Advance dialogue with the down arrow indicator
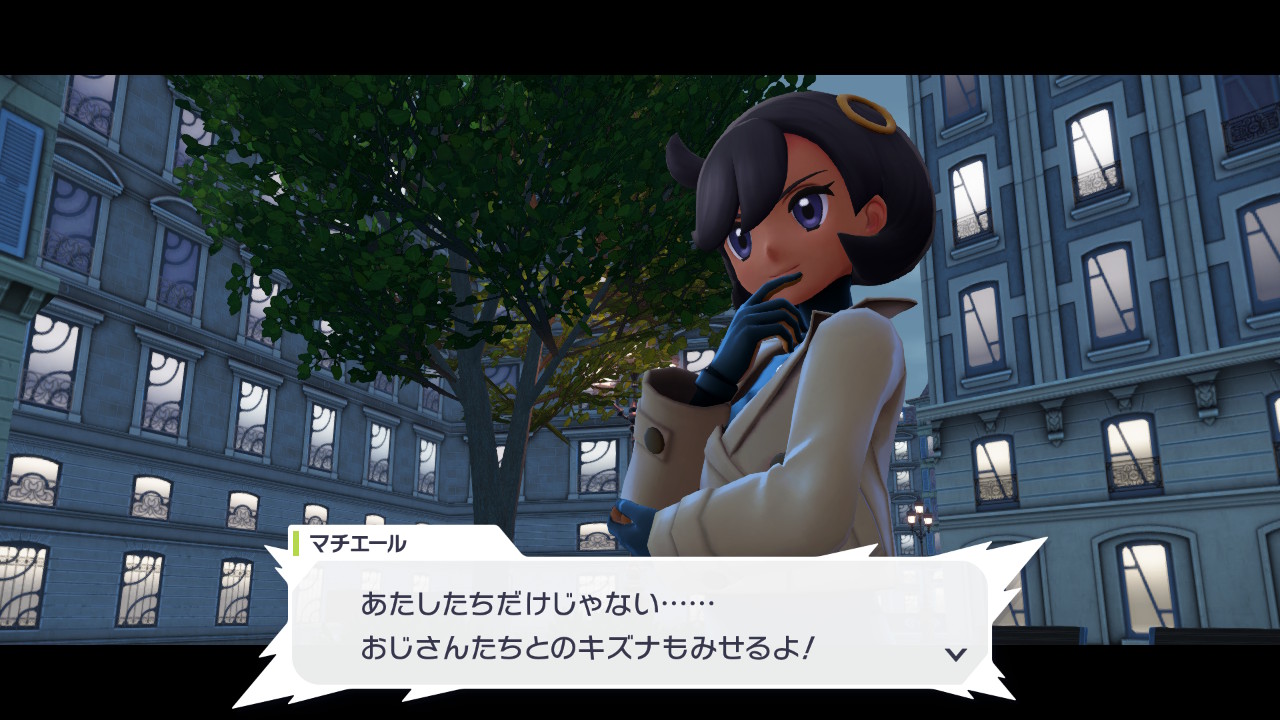Image resolution: width=1280 pixels, height=720 pixels. point(956,654)
